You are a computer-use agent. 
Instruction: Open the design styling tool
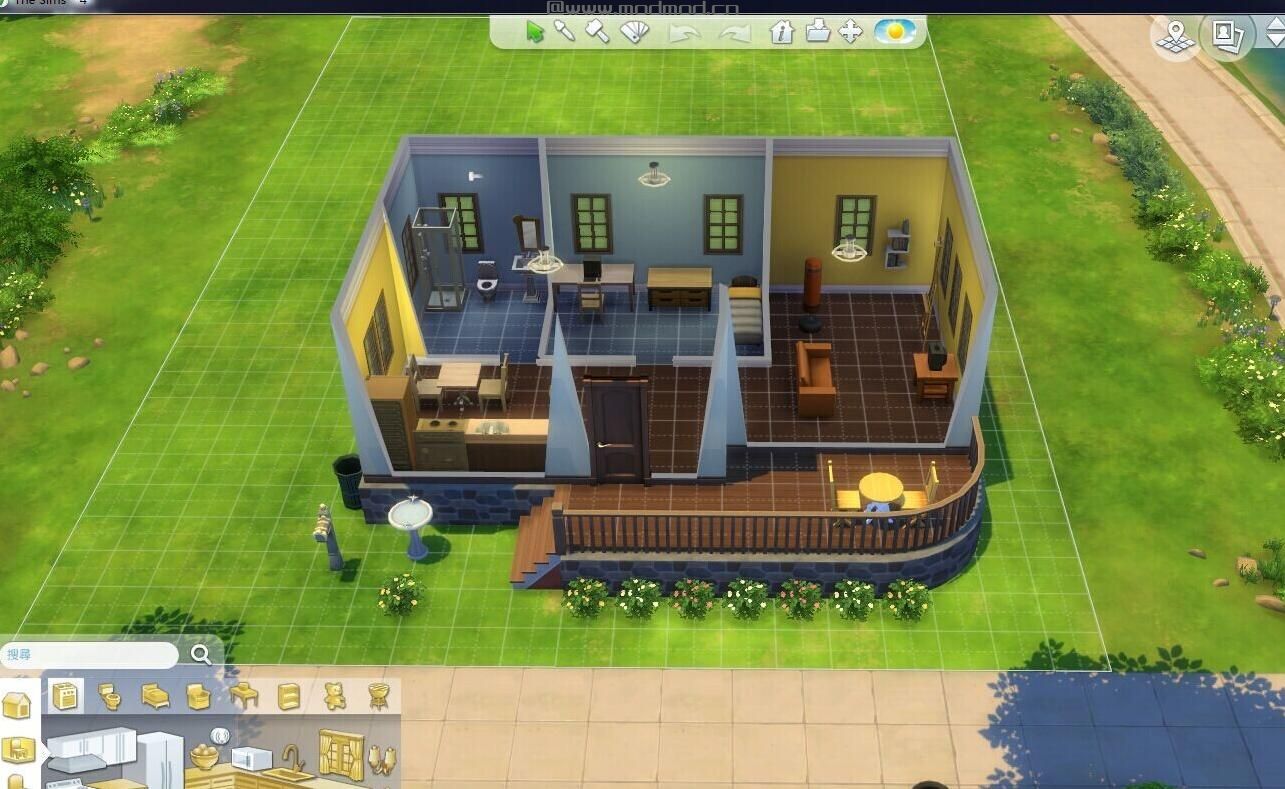[x=633, y=32]
